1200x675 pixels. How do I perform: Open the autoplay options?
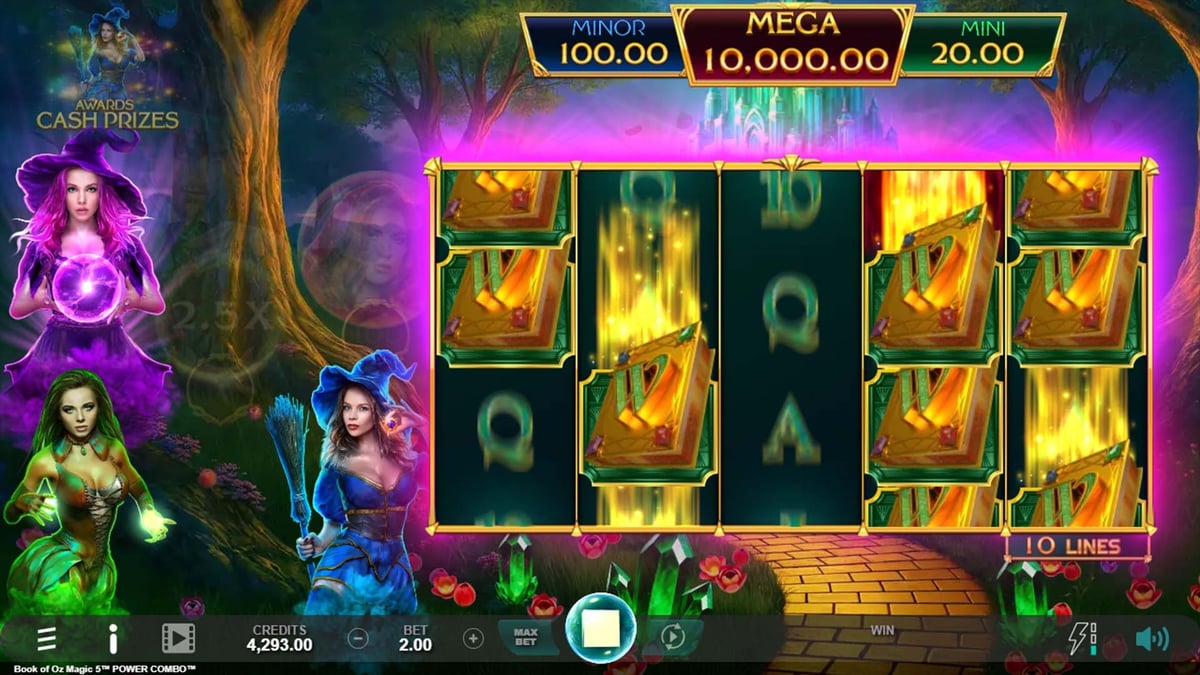[x=672, y=637]
